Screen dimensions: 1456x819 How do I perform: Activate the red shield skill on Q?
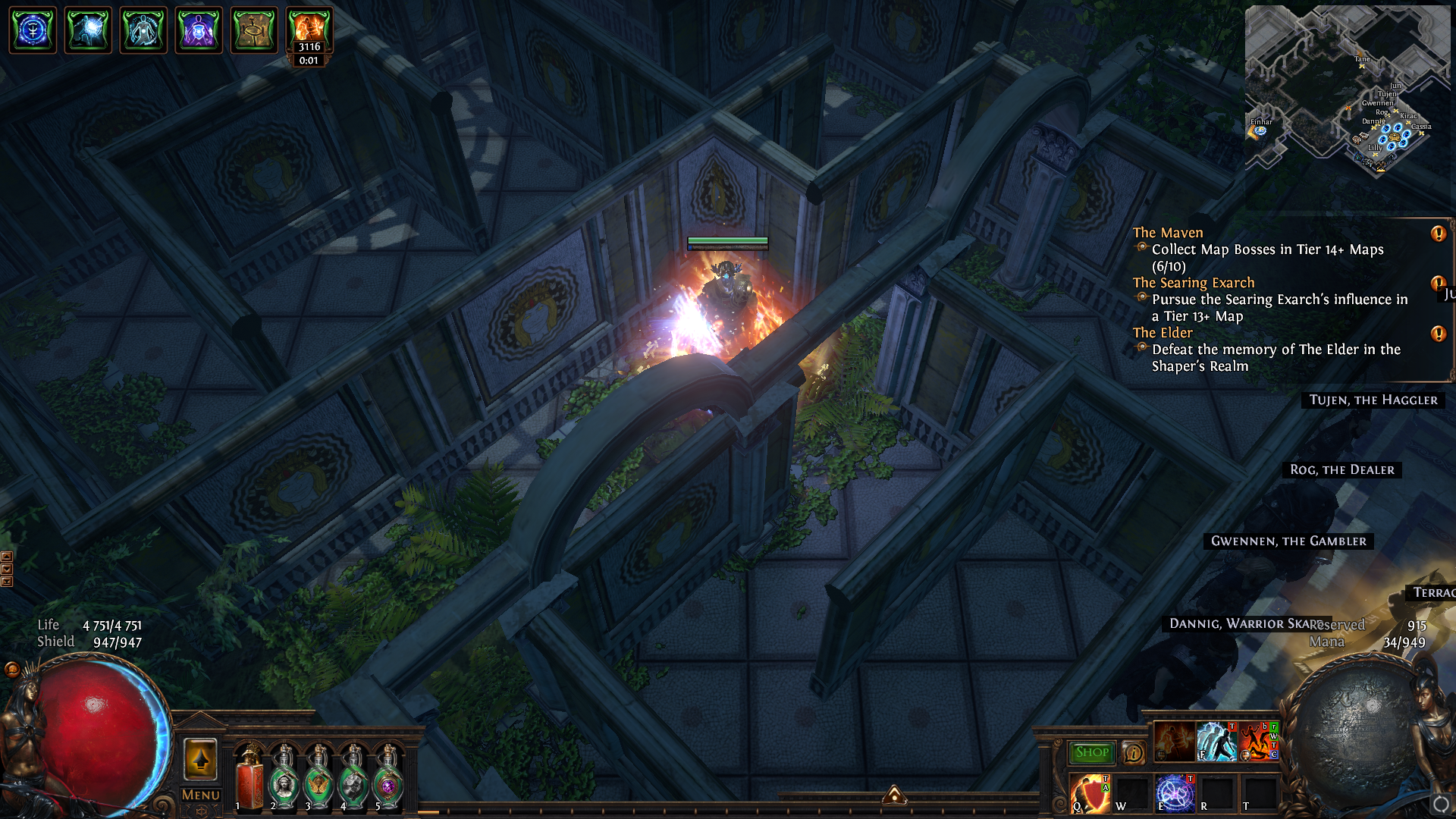1090,793
